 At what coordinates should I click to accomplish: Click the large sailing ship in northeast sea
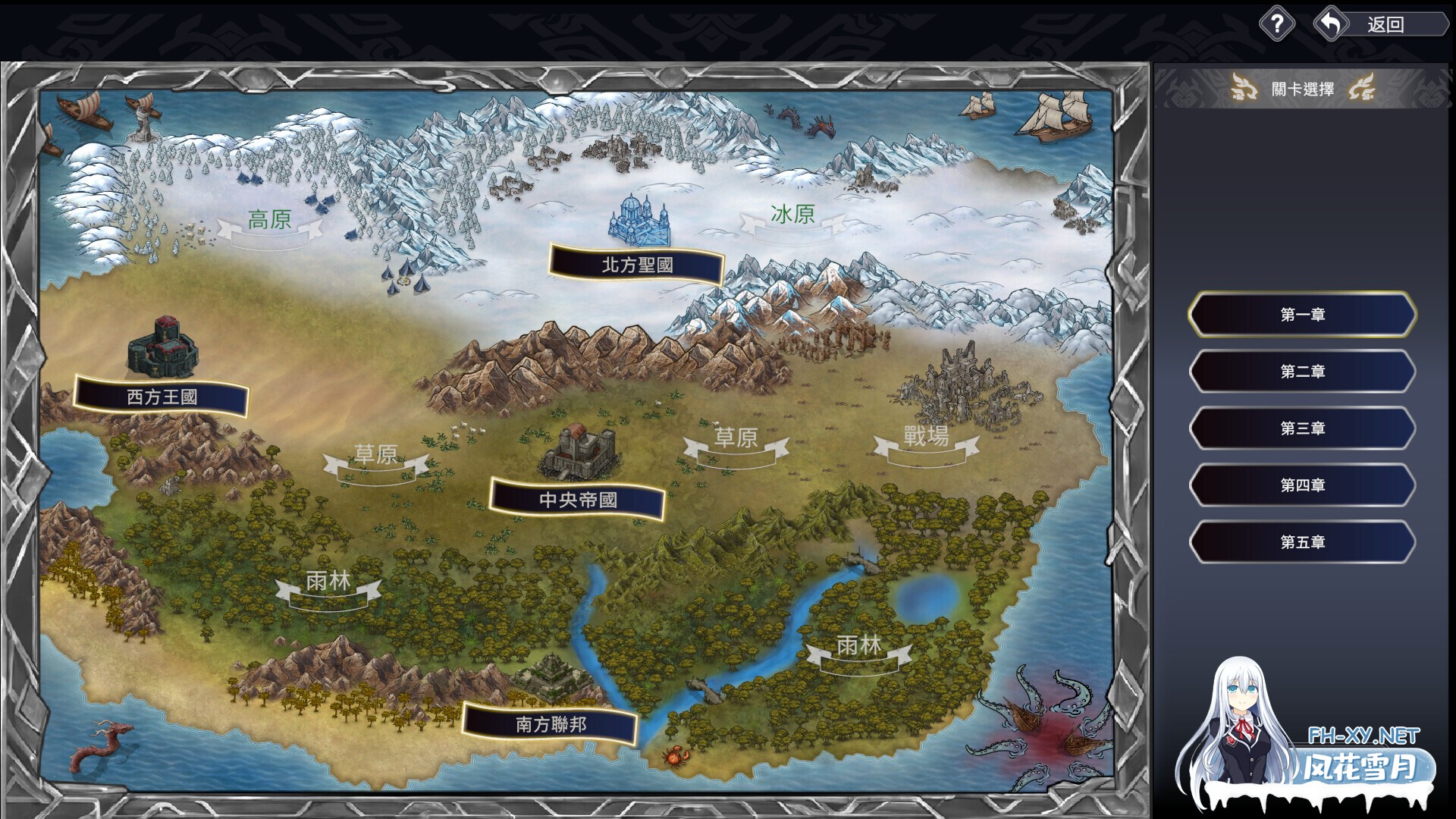point(1054,118)
